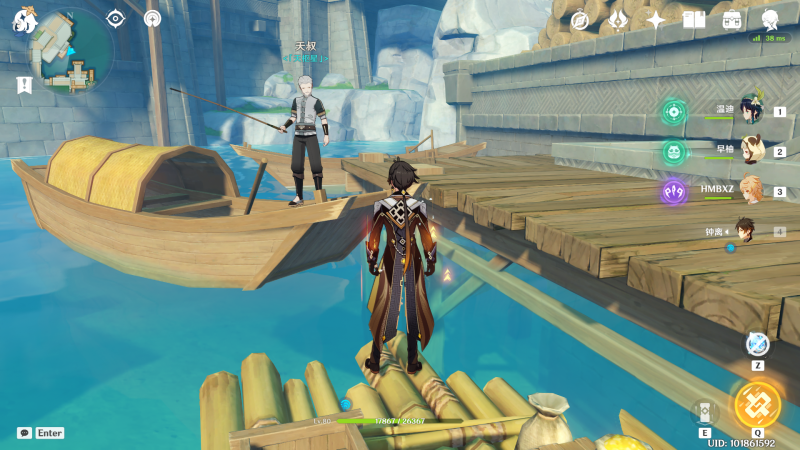
Task: Activate the golden Elemental Burst icon
Action: (x=757, y=404)
